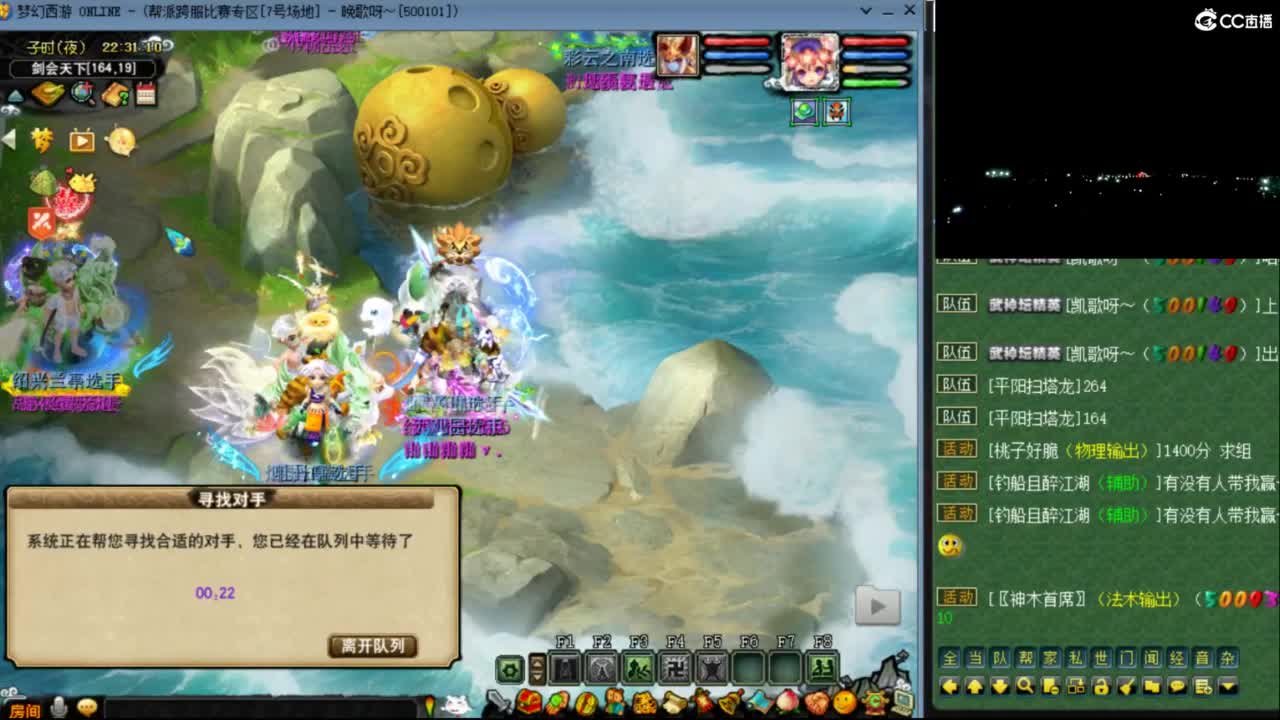This screenshot has width=1280, height=720.
Task: Click the gear icon beside the skill bar
Action: (x=509, y=667)
